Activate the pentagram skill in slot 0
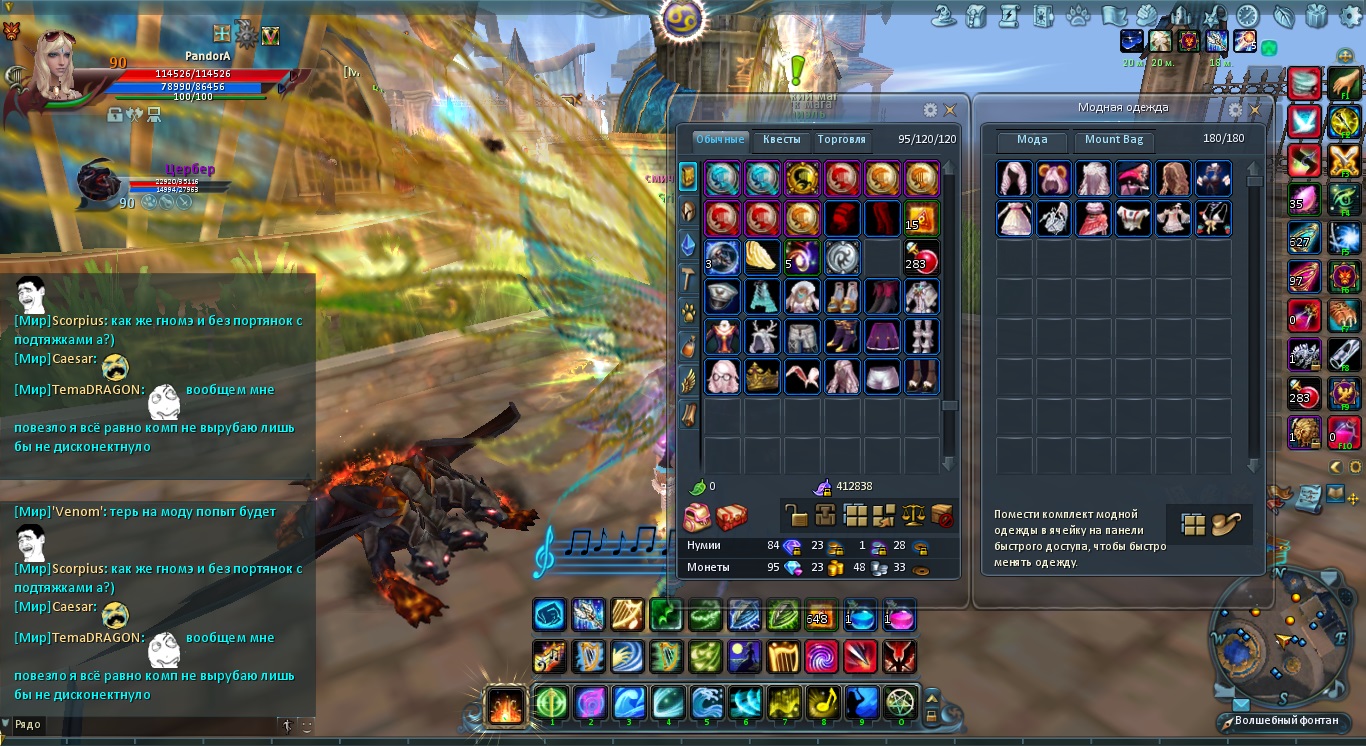The image size is (1366, 746). tap(900, 703)
